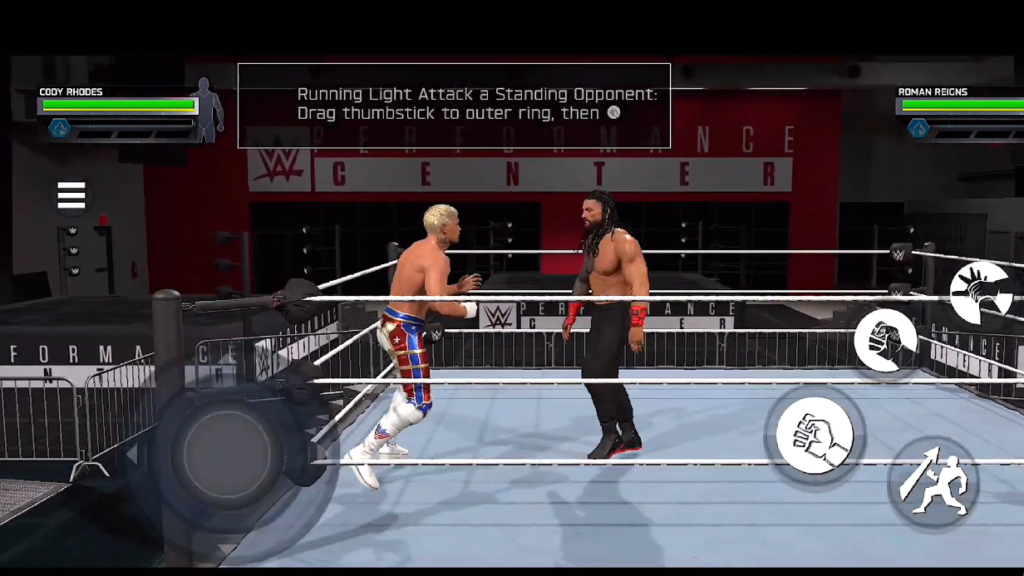Tap the wrestler-with-arrow action button
This screenshot has height=576, width=1024.
click(x=932, y=484)
